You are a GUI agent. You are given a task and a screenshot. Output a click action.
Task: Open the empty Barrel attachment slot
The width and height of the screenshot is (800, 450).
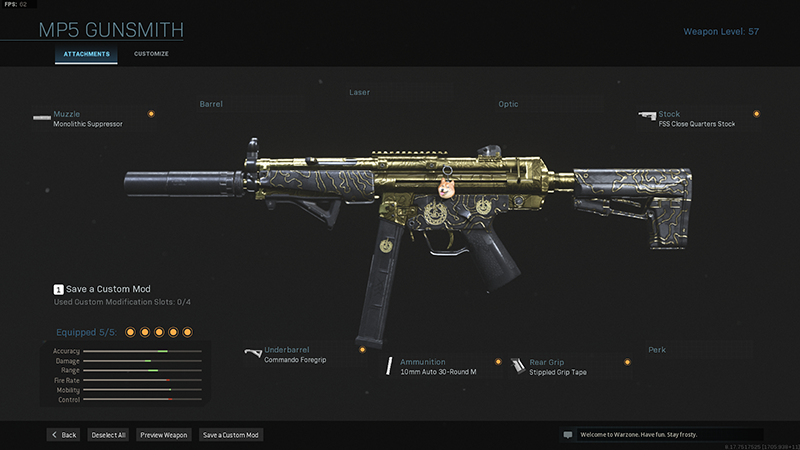click(x=211, y=104)
